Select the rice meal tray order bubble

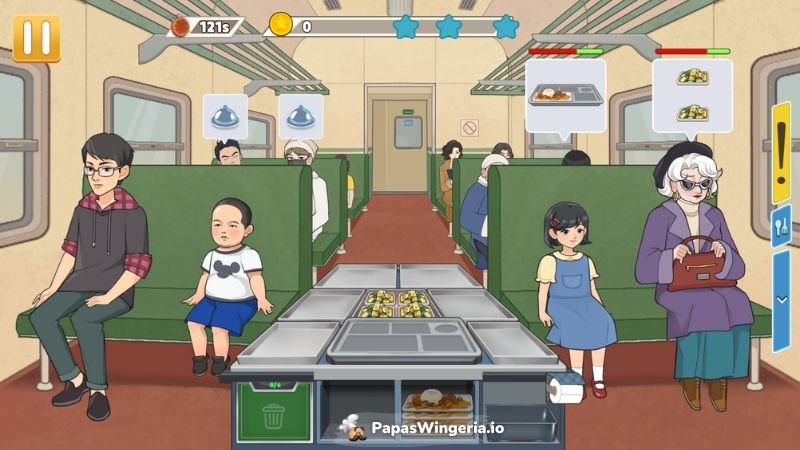[565, 96]
